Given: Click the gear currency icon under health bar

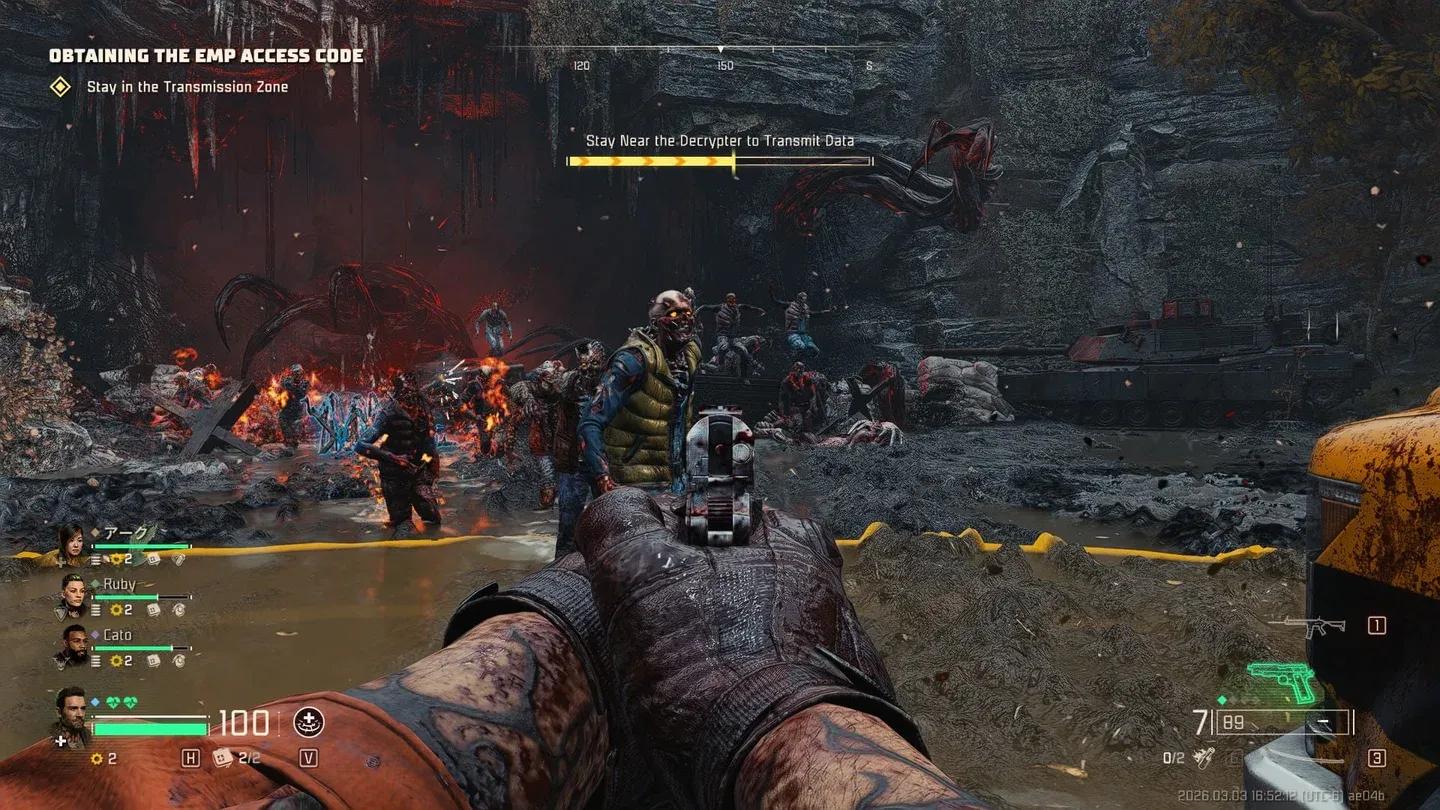Looking at the screenshot, I should 96,757.
